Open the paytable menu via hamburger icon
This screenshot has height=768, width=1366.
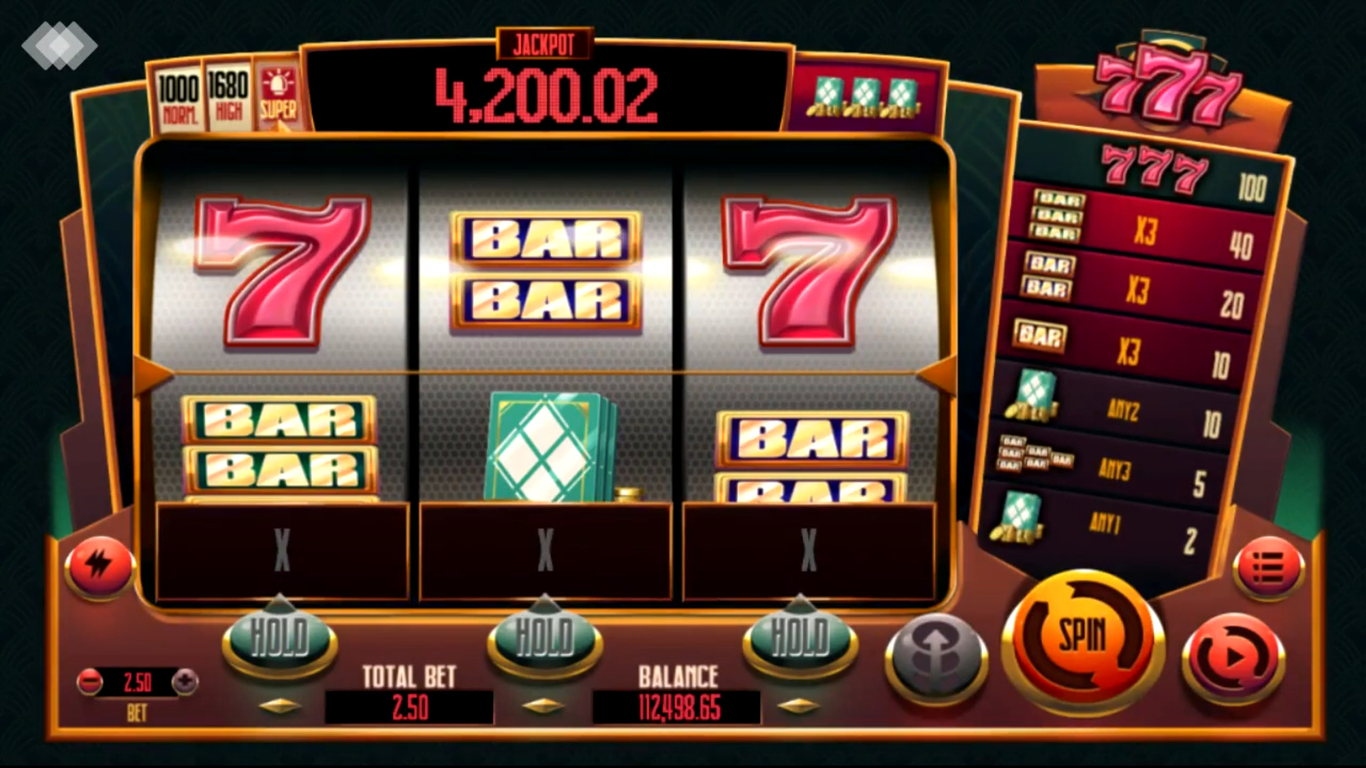[1268, 565]
